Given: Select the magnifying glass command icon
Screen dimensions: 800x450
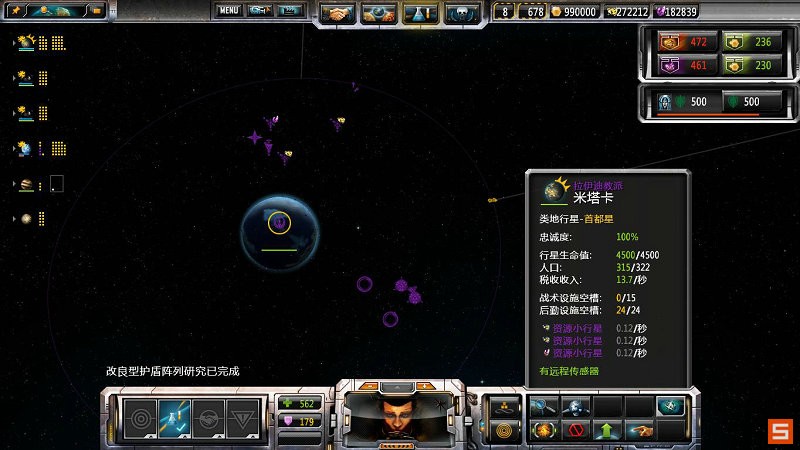Looking at the screenshot, I should 543,406.
